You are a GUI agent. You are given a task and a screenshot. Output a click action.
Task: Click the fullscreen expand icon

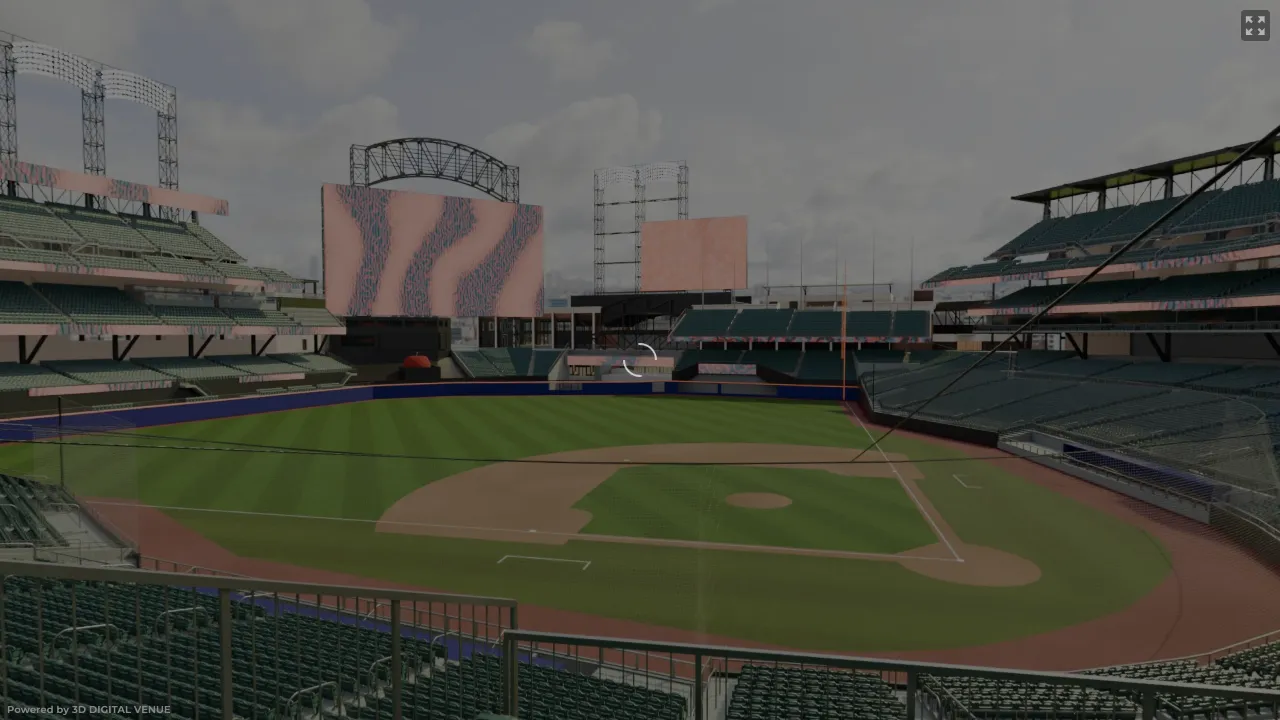(x=1254, y=25)
